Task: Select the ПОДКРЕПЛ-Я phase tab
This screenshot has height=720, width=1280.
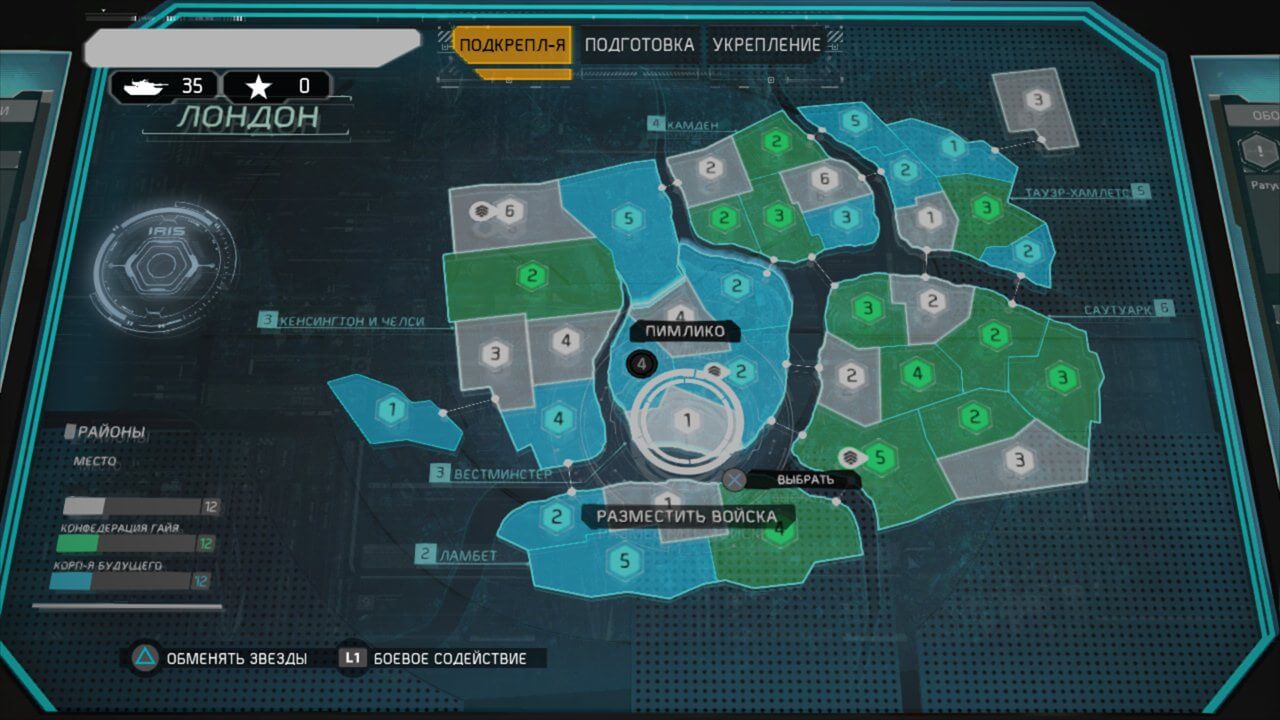Action: [x=512, y=45]
